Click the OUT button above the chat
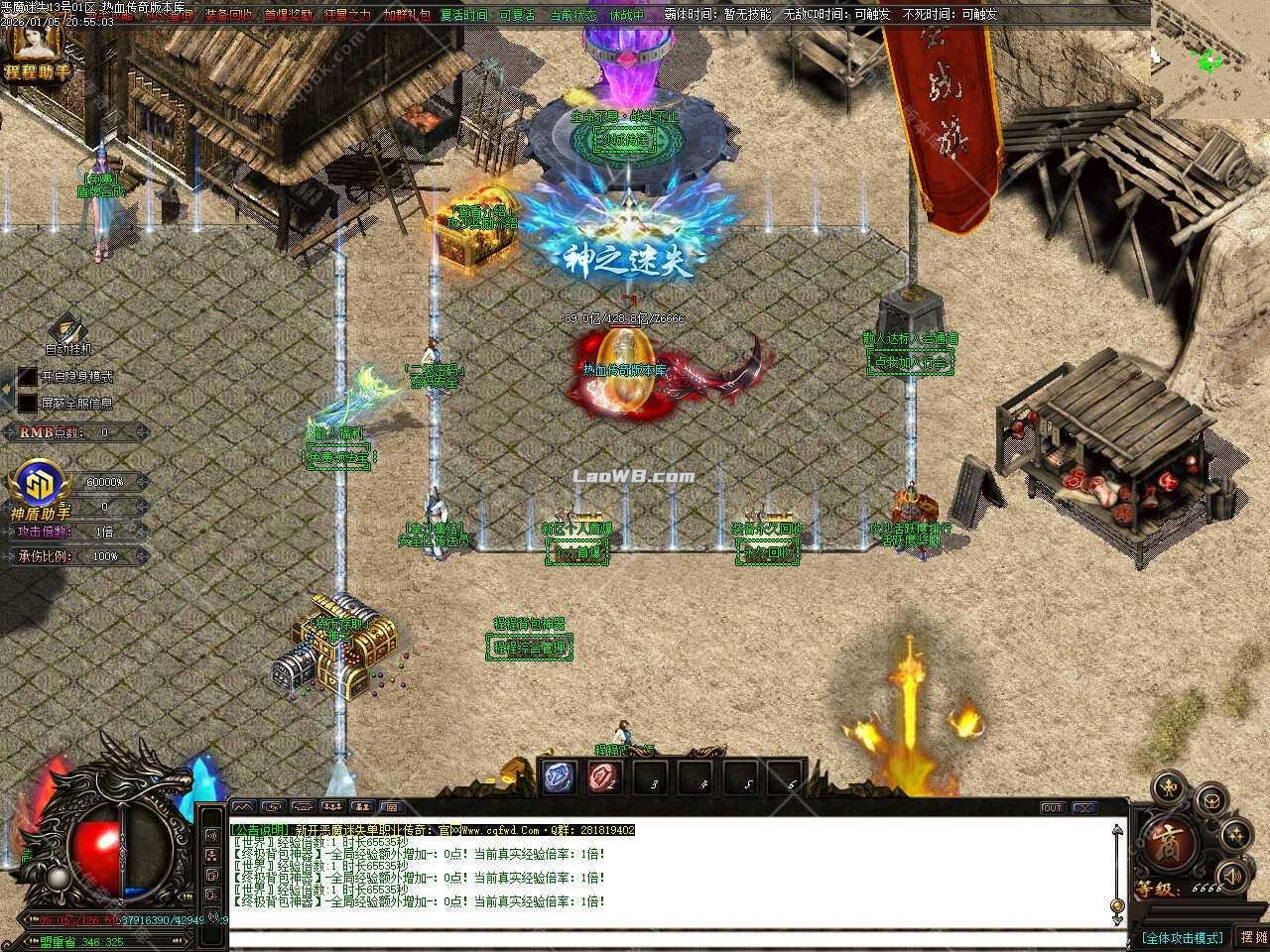This screenshot has height=952, width=1270. pyautogui.click(x=1052, y=808)
